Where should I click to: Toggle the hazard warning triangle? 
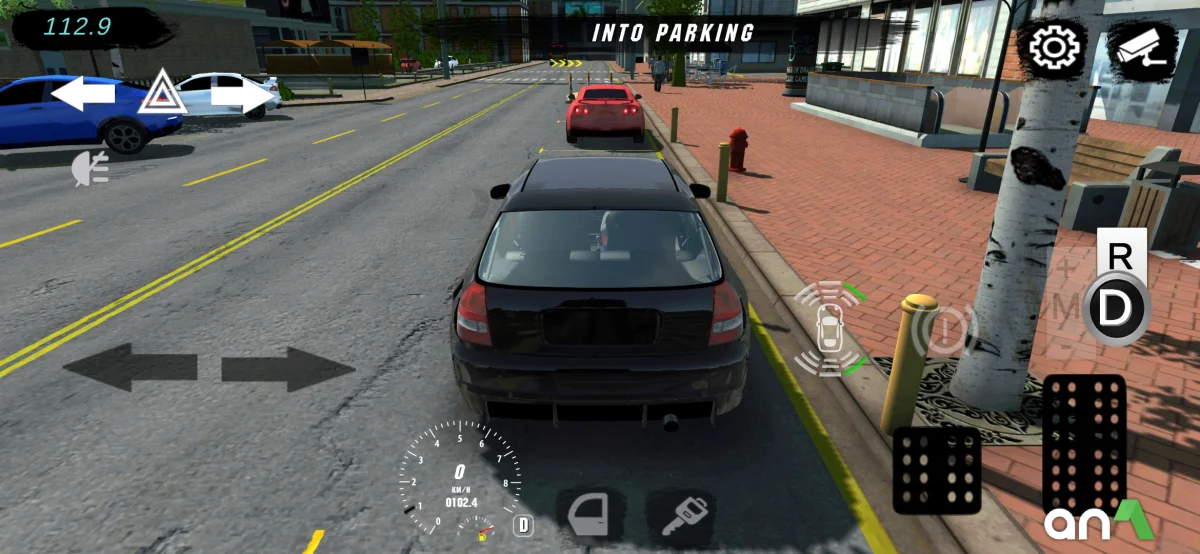(x=161, y=93)
